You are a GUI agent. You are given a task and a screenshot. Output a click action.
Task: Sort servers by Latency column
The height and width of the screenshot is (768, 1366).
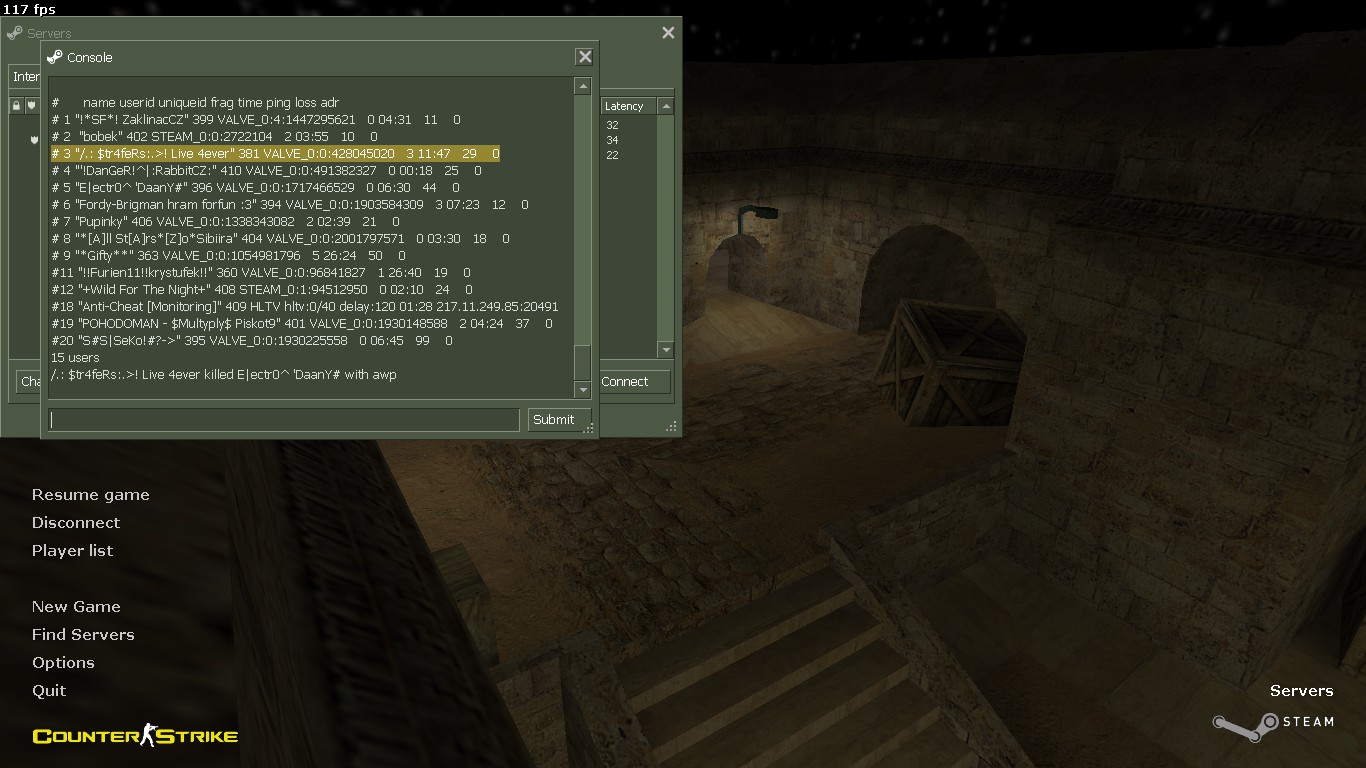tap(625, 106)
